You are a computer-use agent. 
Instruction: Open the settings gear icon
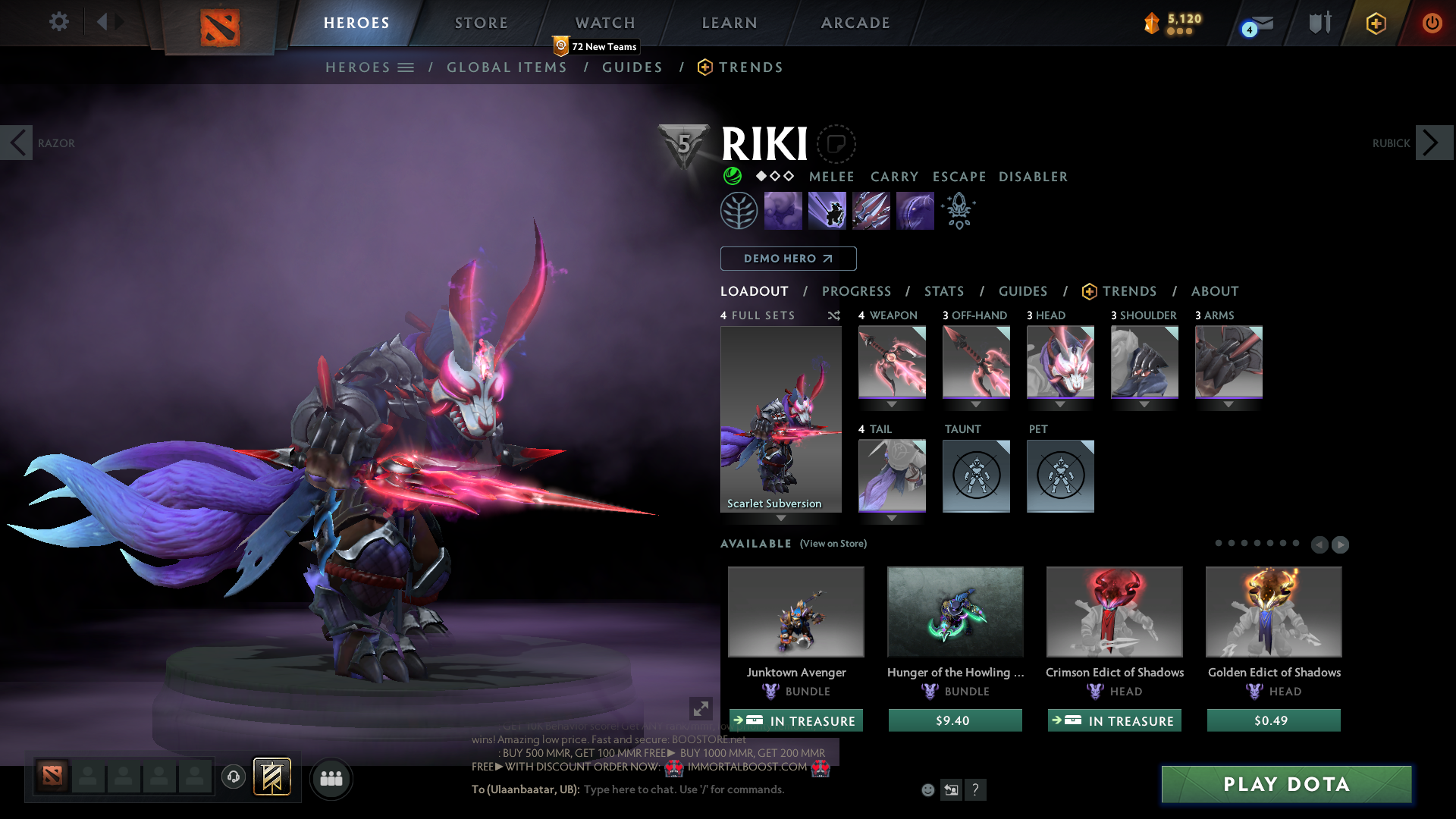pos(59,22)
